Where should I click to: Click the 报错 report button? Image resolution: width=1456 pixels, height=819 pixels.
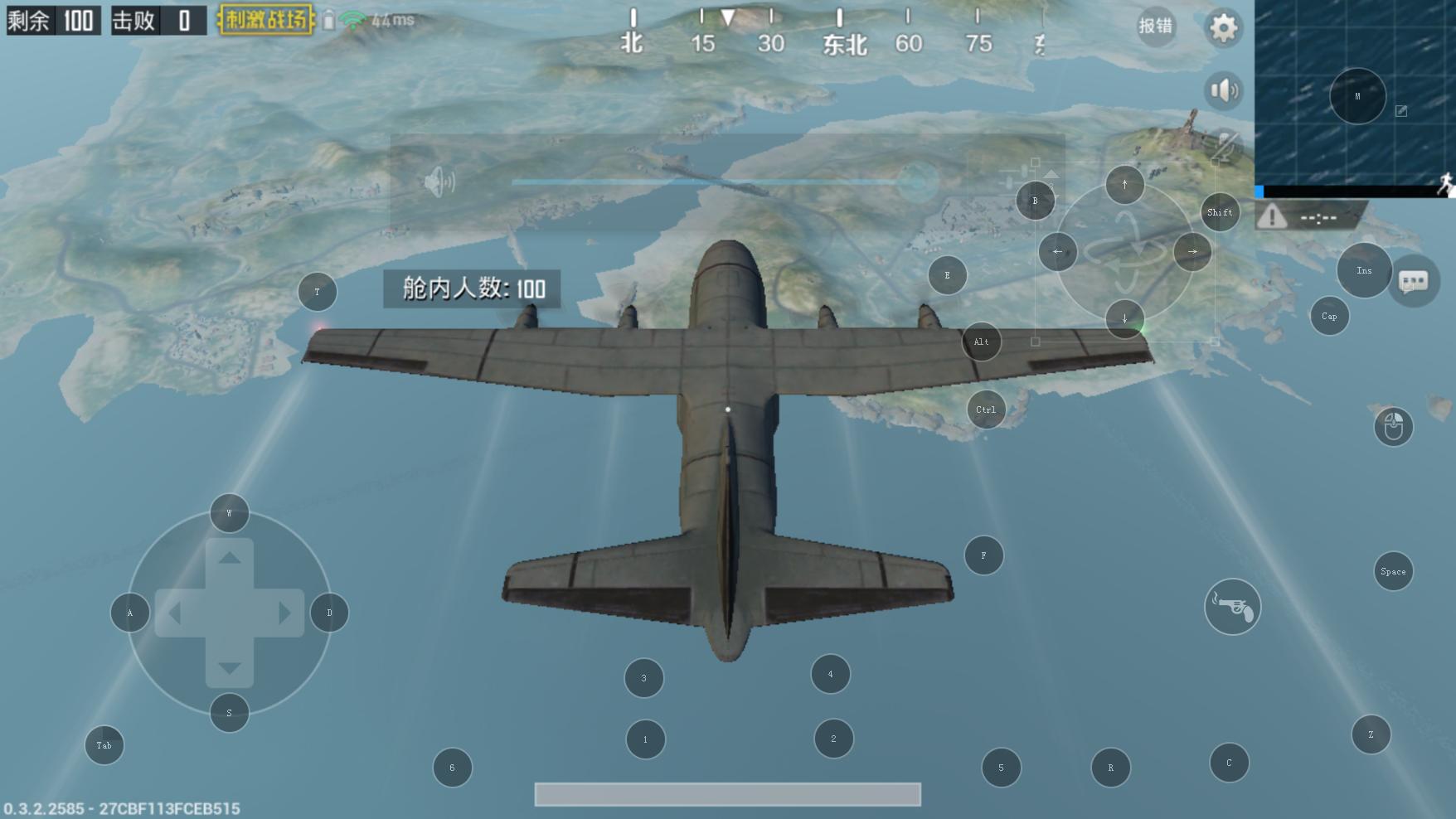pos(1155,27)
